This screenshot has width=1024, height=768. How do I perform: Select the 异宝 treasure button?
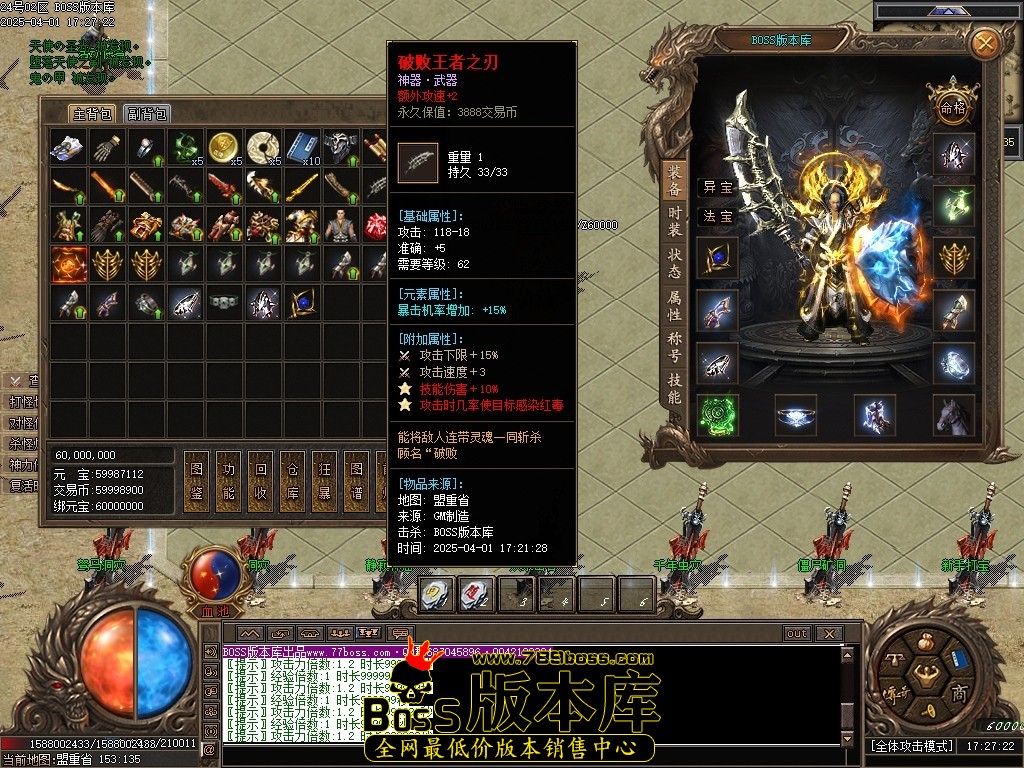click(x=717, y=187)
